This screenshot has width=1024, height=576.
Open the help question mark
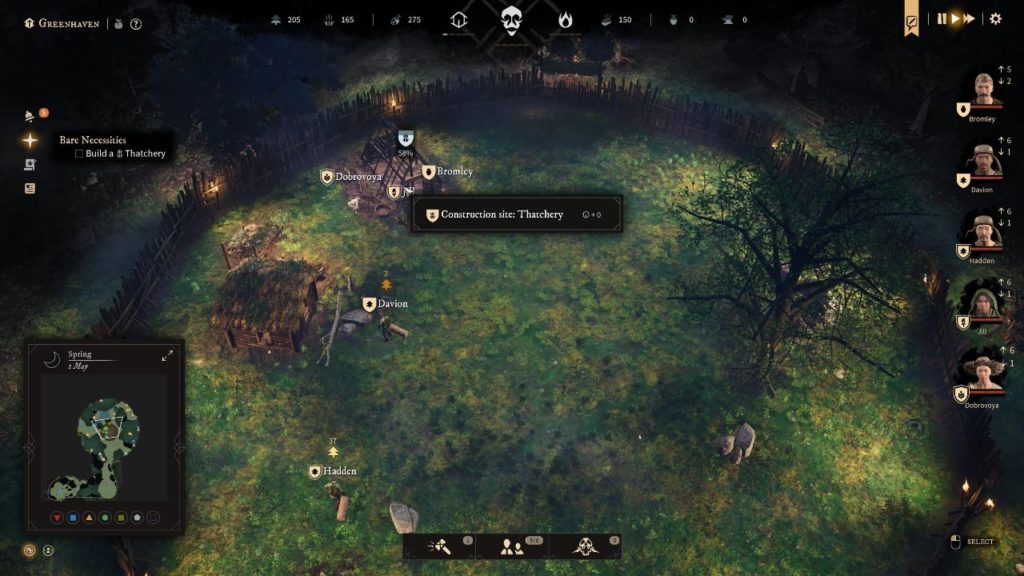coord(136,23)
